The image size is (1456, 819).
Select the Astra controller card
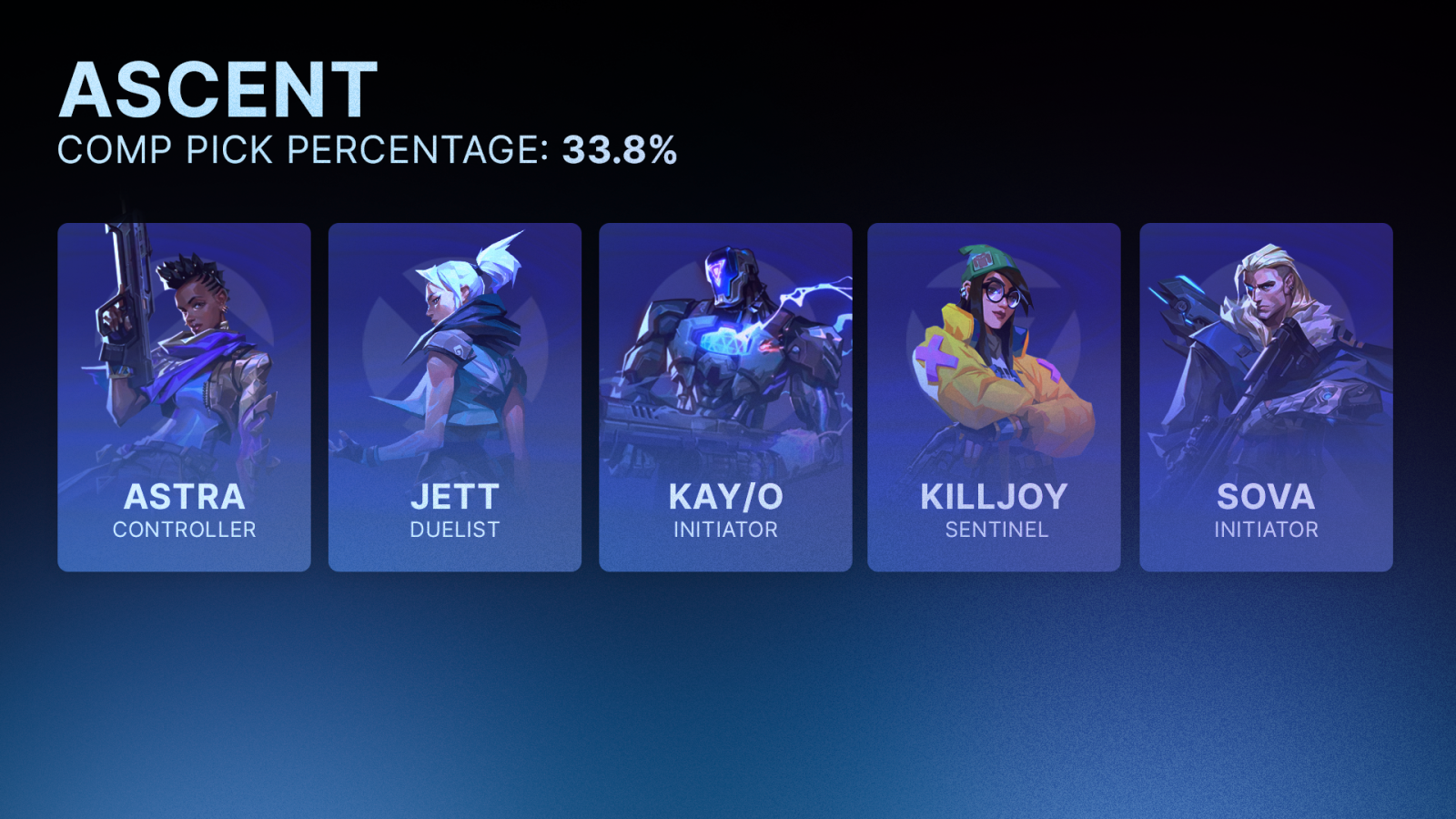184,398
